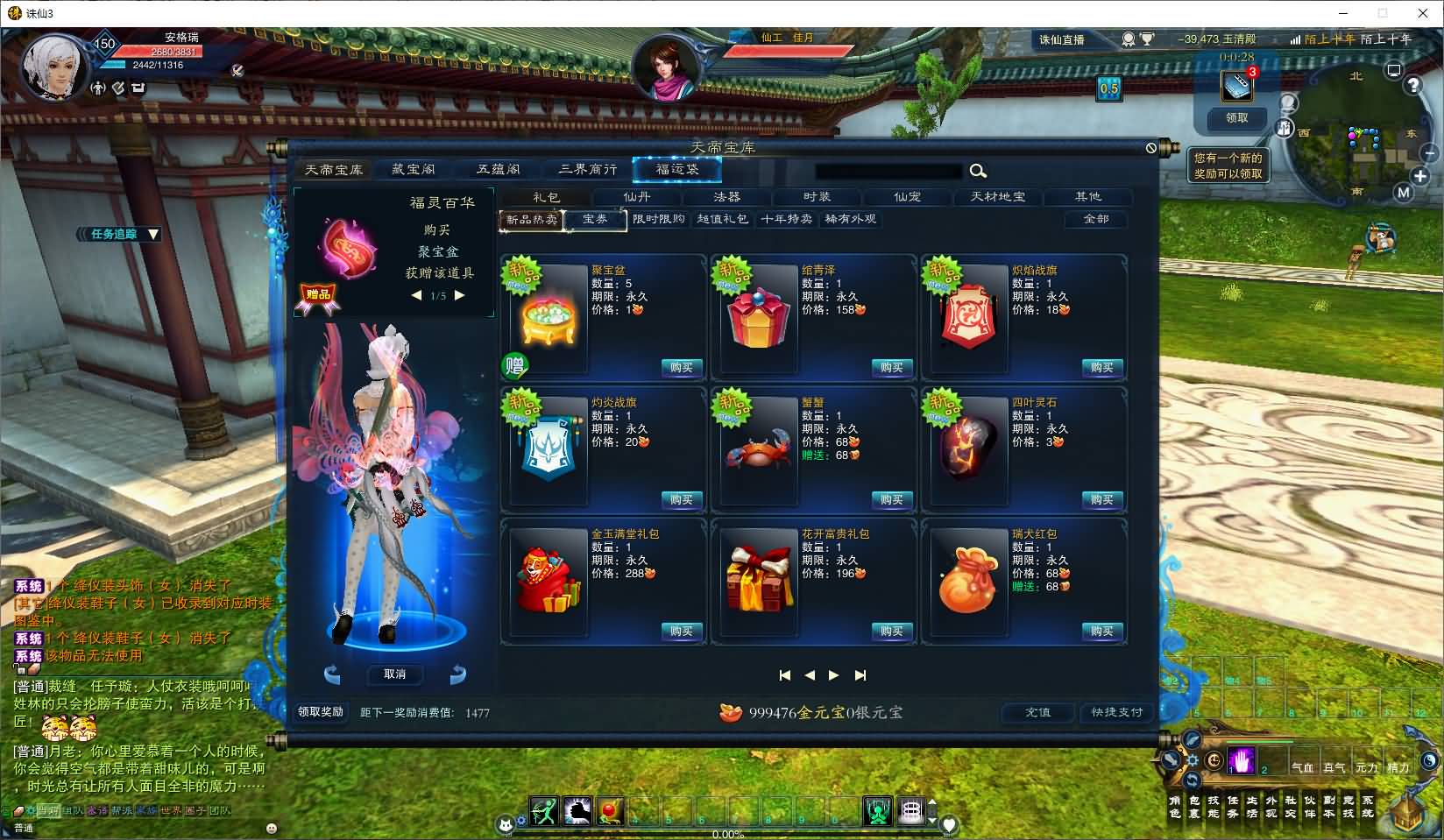
Task: Click the hotbar expand up arrow
Action: (932, 802)
